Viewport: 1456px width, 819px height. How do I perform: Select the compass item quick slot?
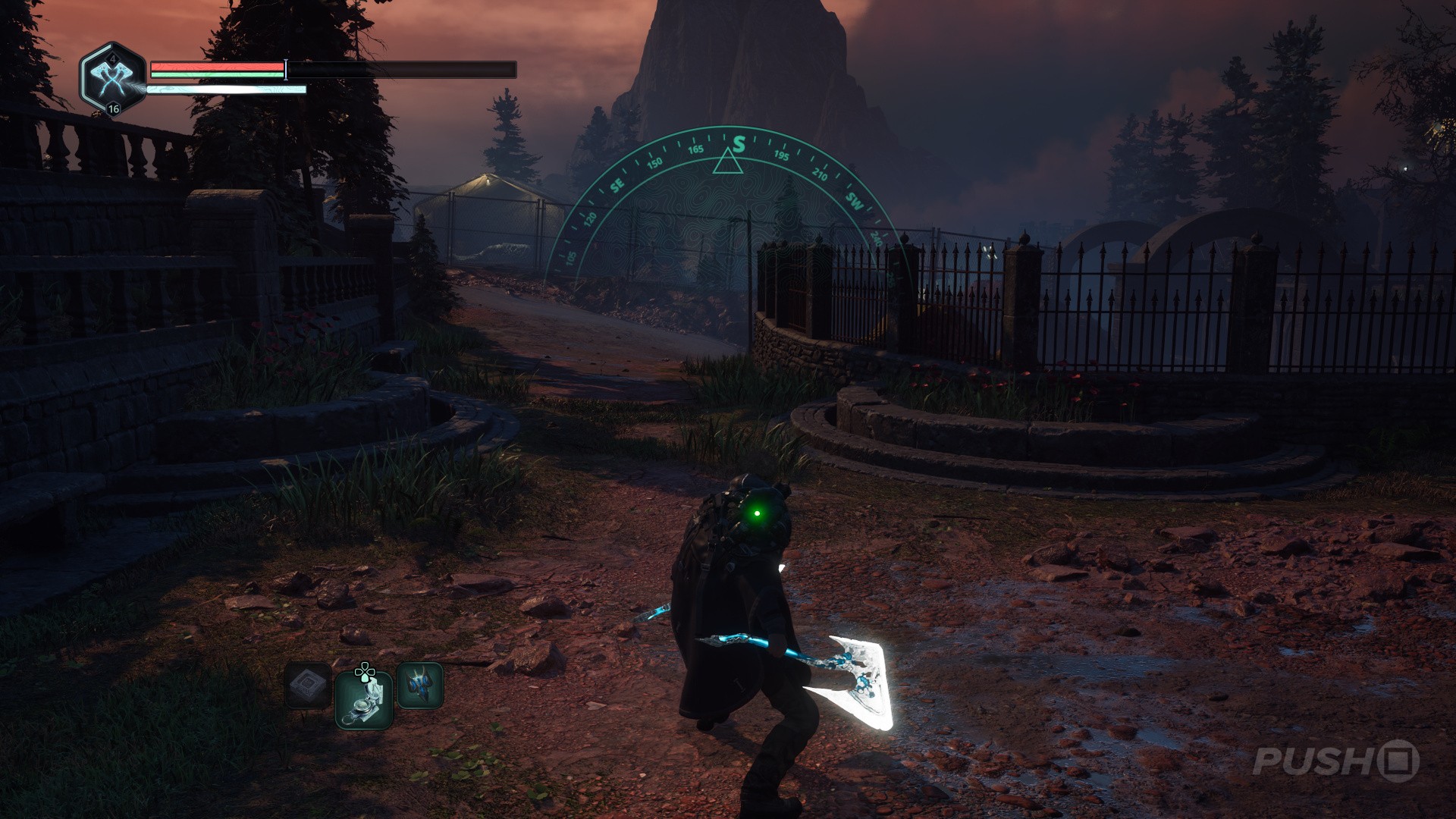click(364, 699)
